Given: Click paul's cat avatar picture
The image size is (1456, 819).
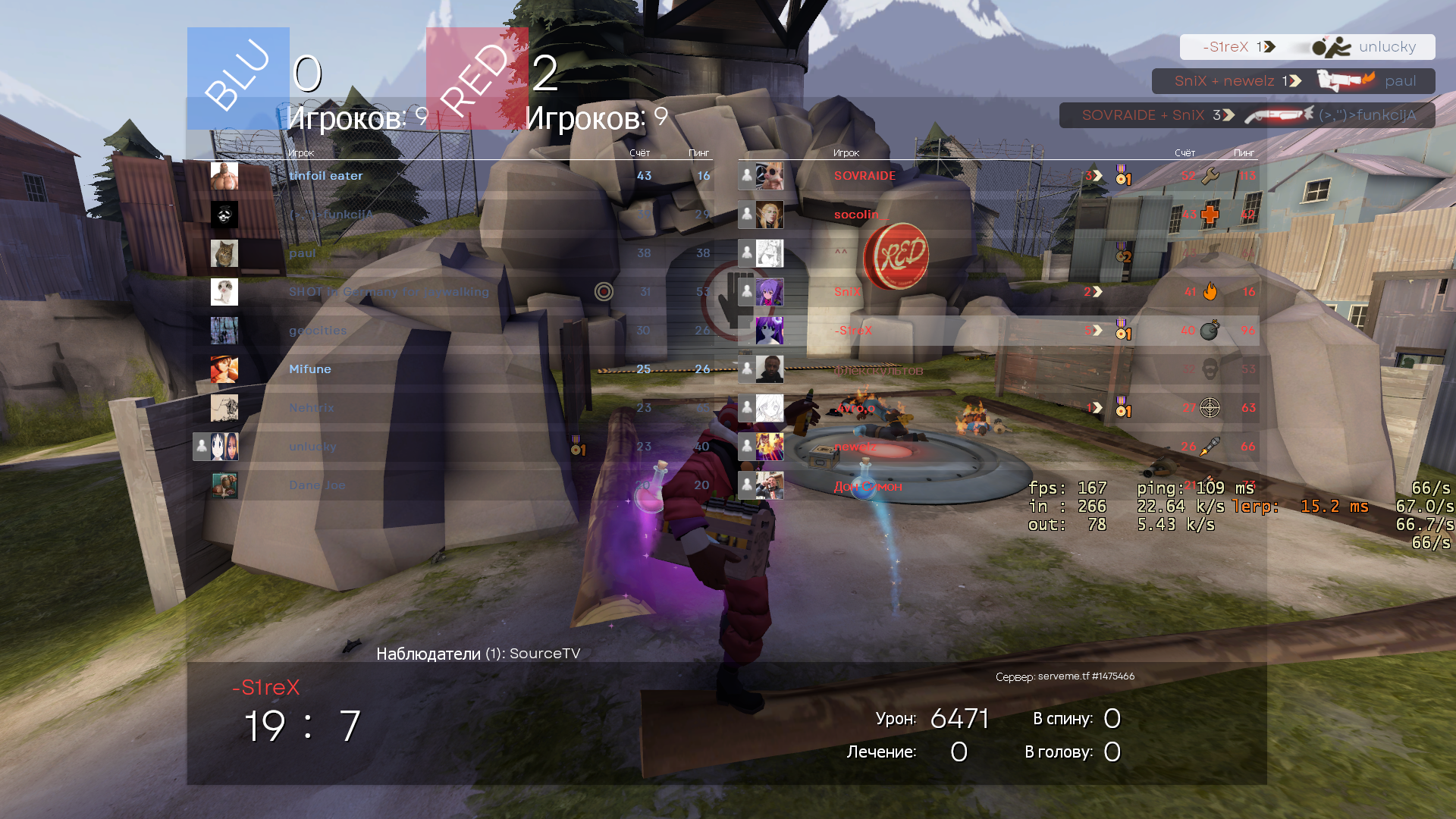Looking at the screenshot, I should pos(224,253).
